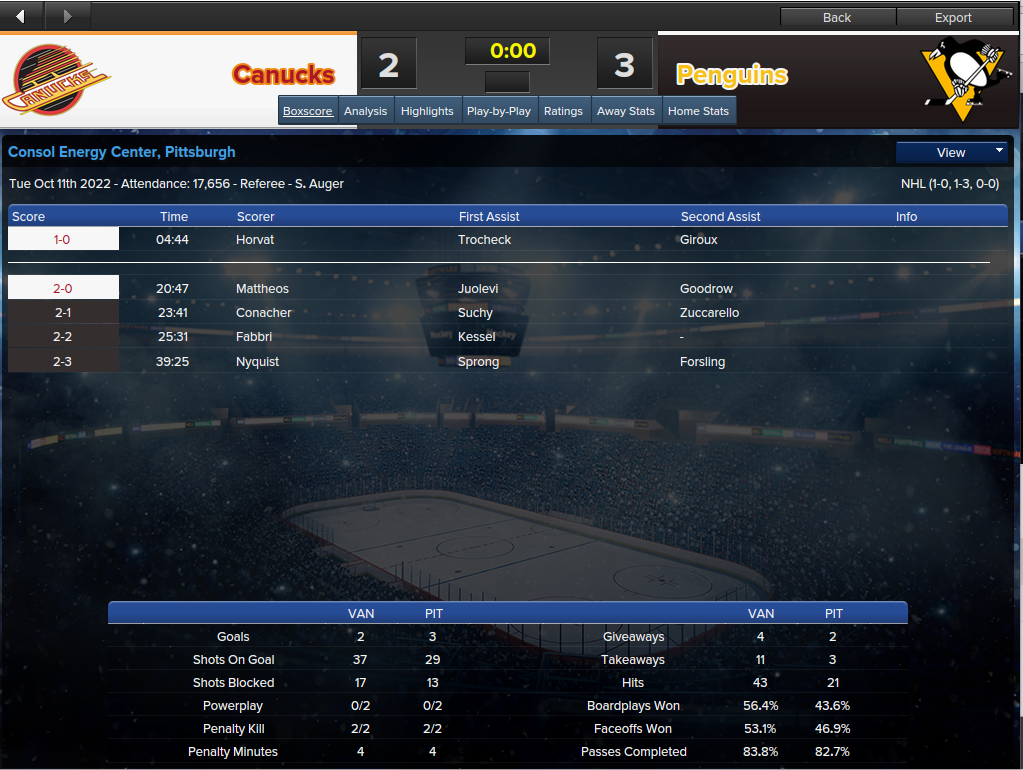Go back with the Back button

point(837,17)
